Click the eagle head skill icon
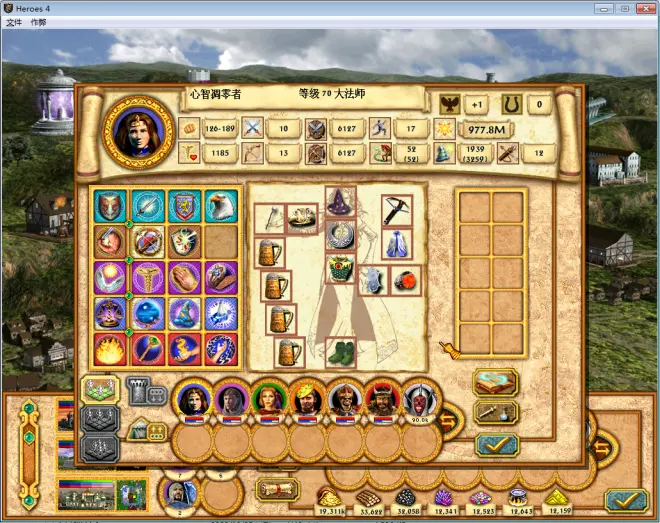The height and width of the screenshot is (523, 660). point(221,205)
